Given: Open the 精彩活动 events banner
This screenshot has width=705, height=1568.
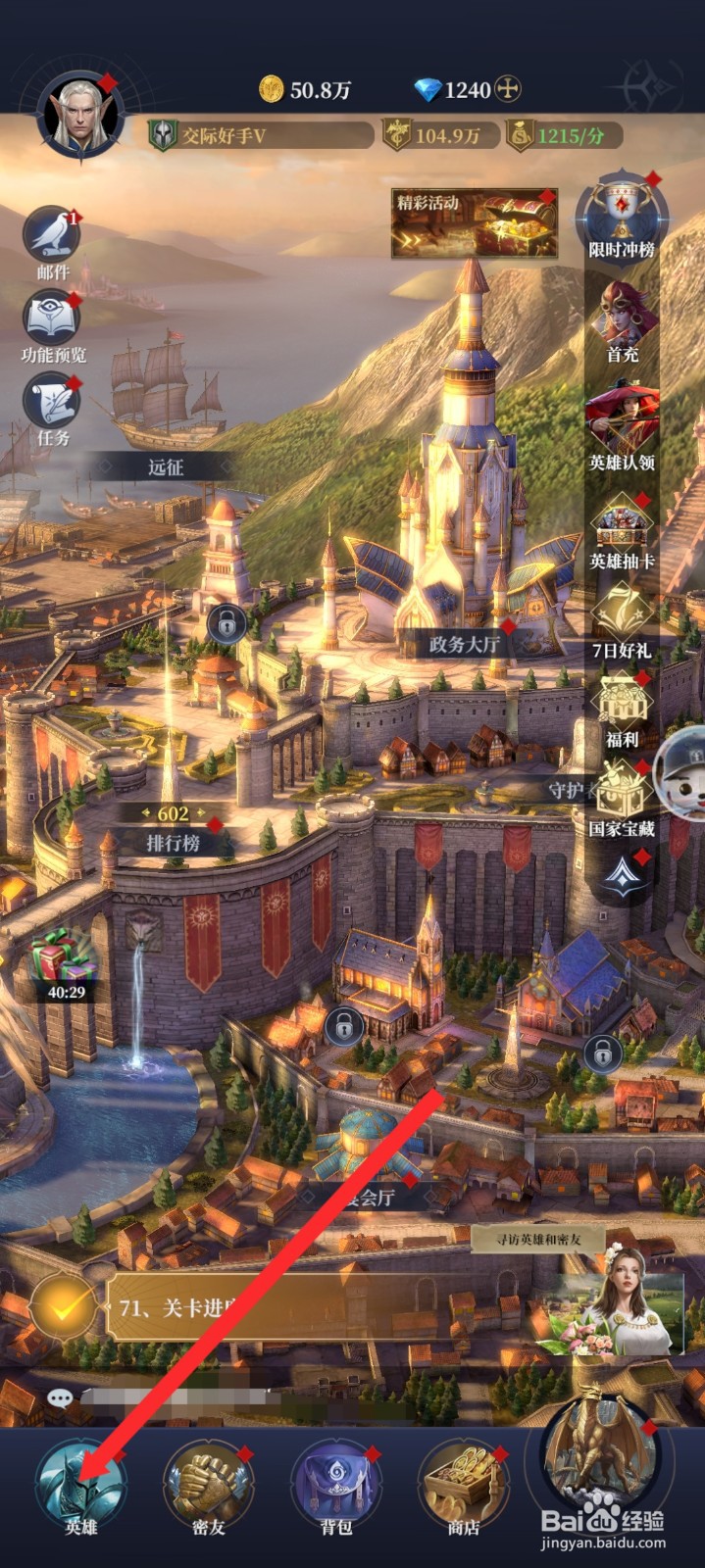Looking at the screenshot, I should coord(475,223).
